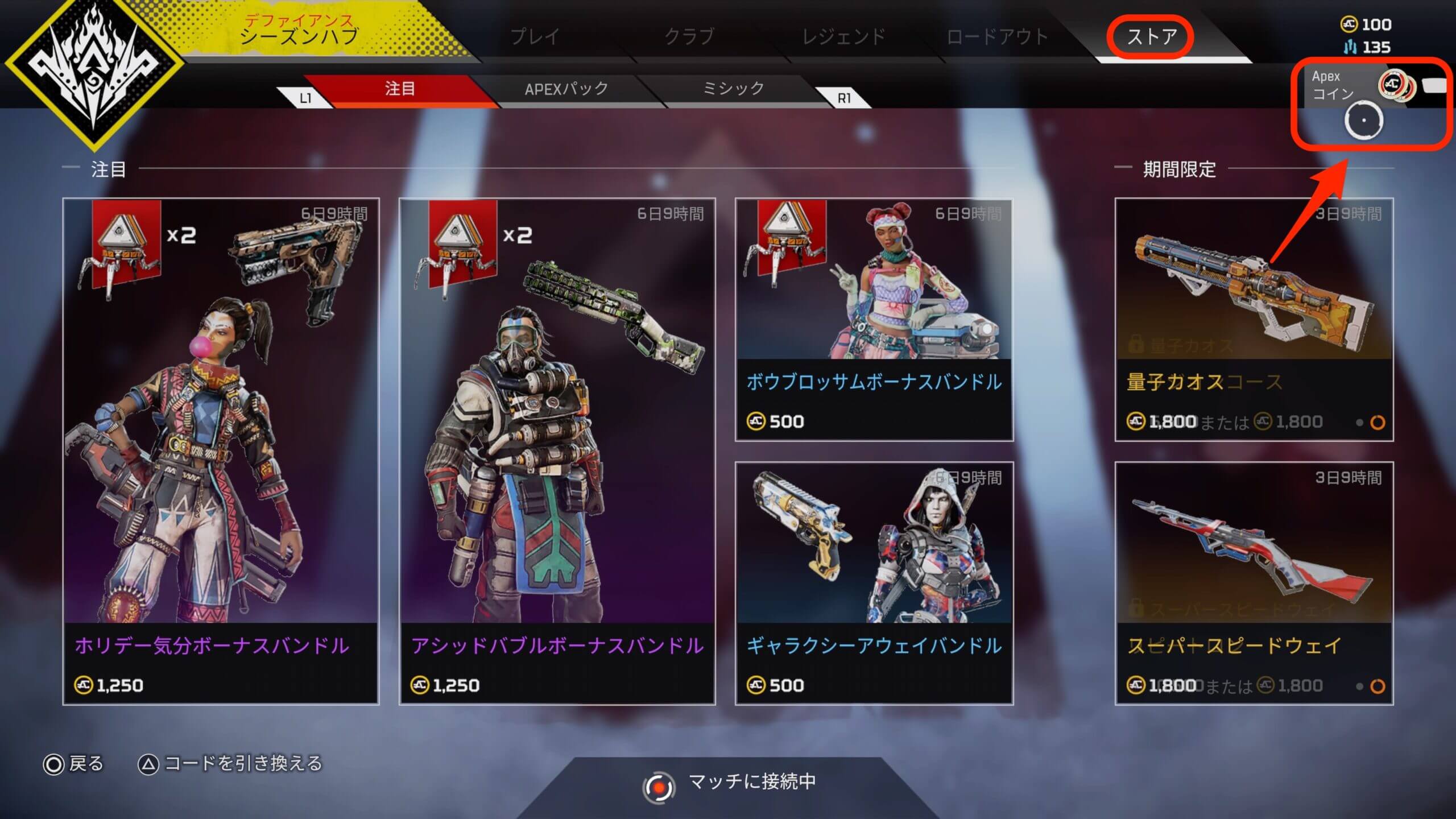Go back with the 戻る button
1456x819 pixels.
pos(74,763)
